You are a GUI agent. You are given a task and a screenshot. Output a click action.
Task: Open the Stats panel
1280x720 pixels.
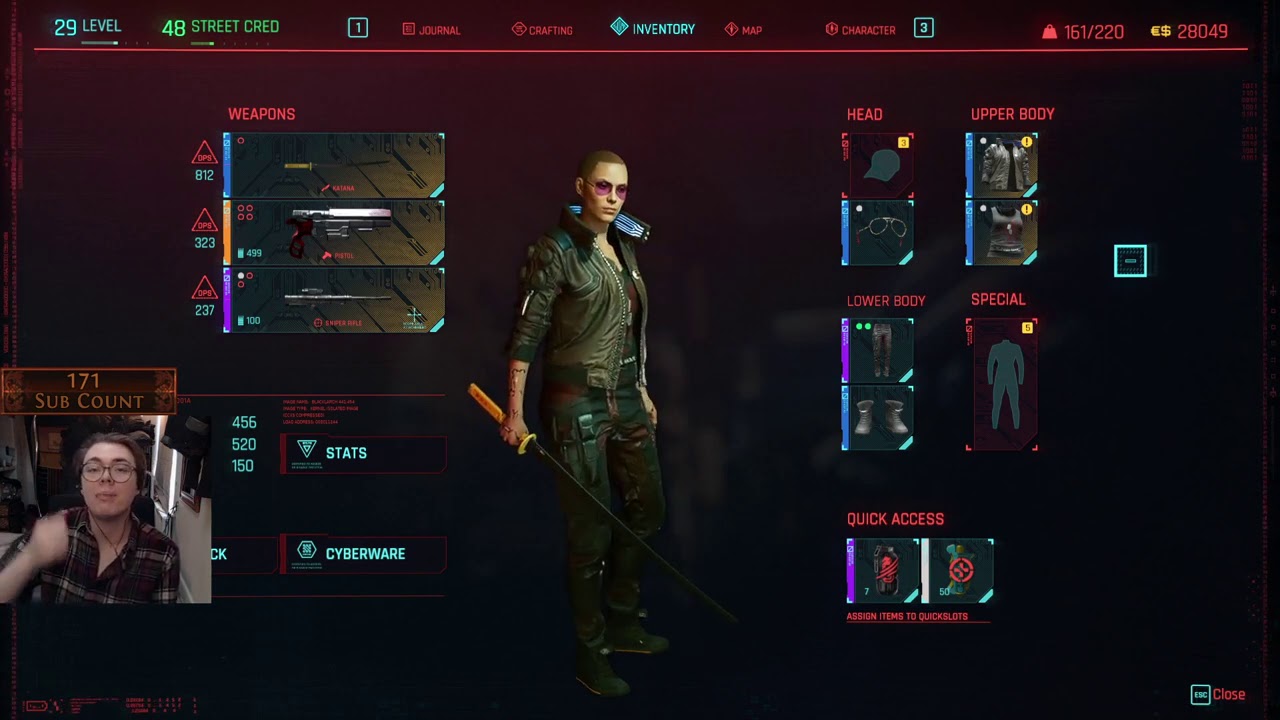pyautogui.click(x=362, y=453)
